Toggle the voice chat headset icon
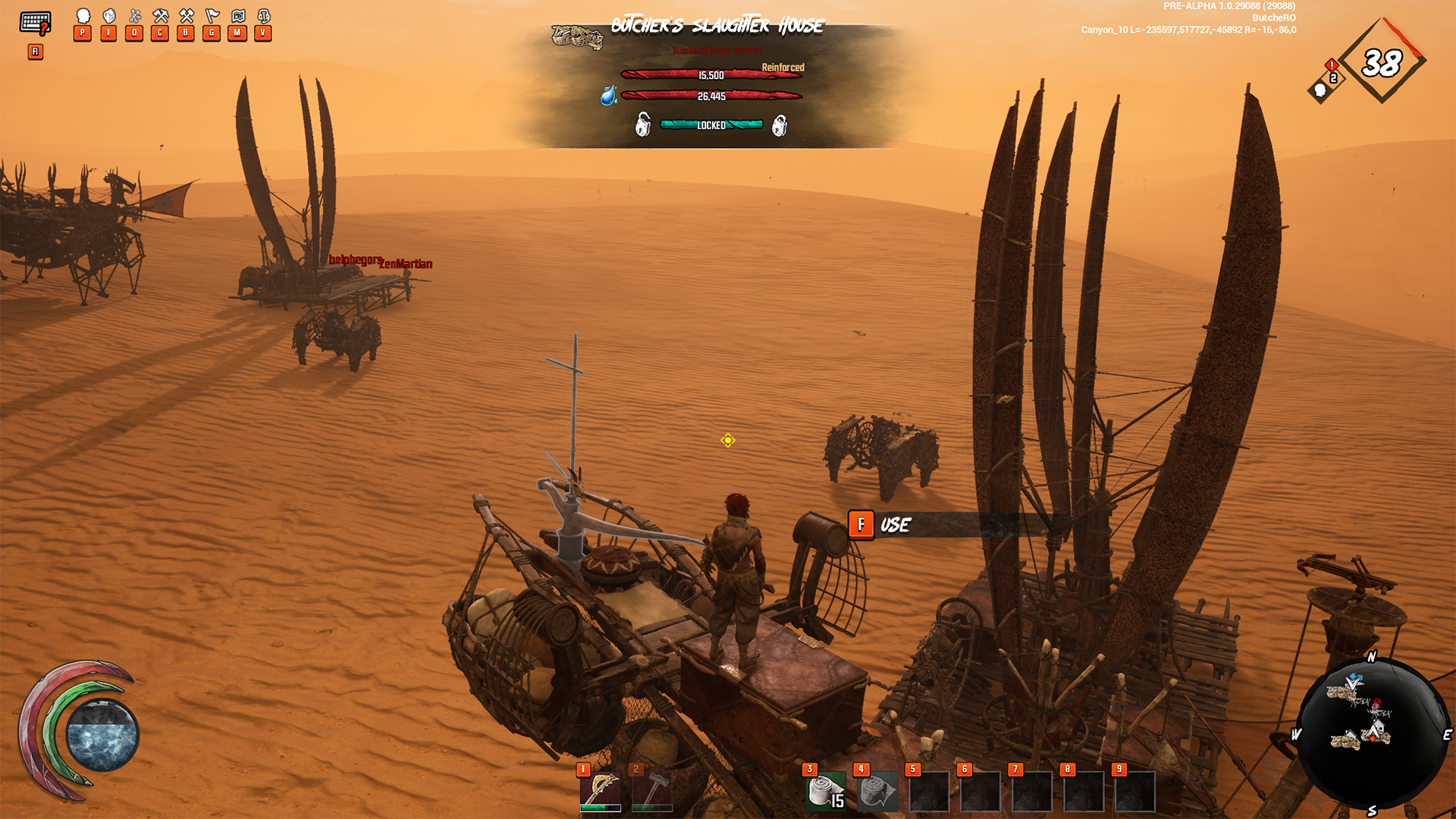Screen dimensions: 1456x819 pyautogui.click(x=264, y=17)
